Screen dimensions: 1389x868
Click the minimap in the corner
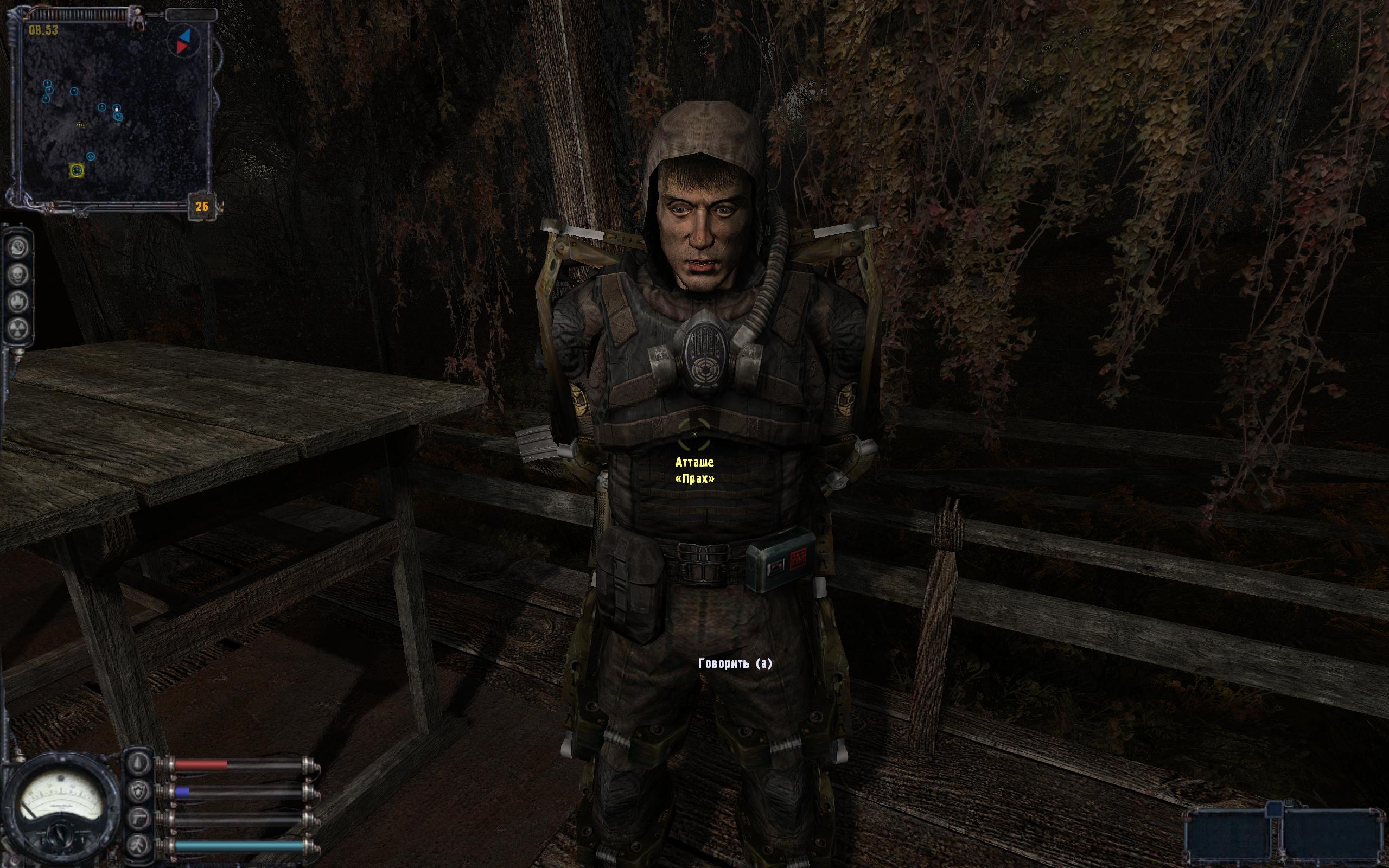(x=112, y=109)
